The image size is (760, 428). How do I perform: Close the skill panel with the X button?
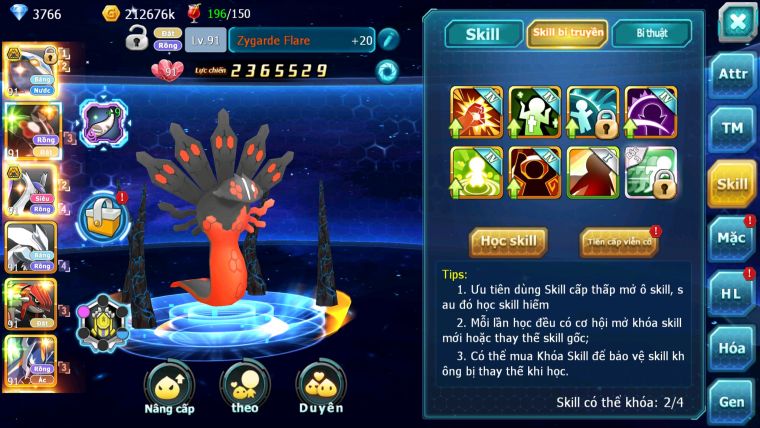pyautogui.click(x=737, y=22)
